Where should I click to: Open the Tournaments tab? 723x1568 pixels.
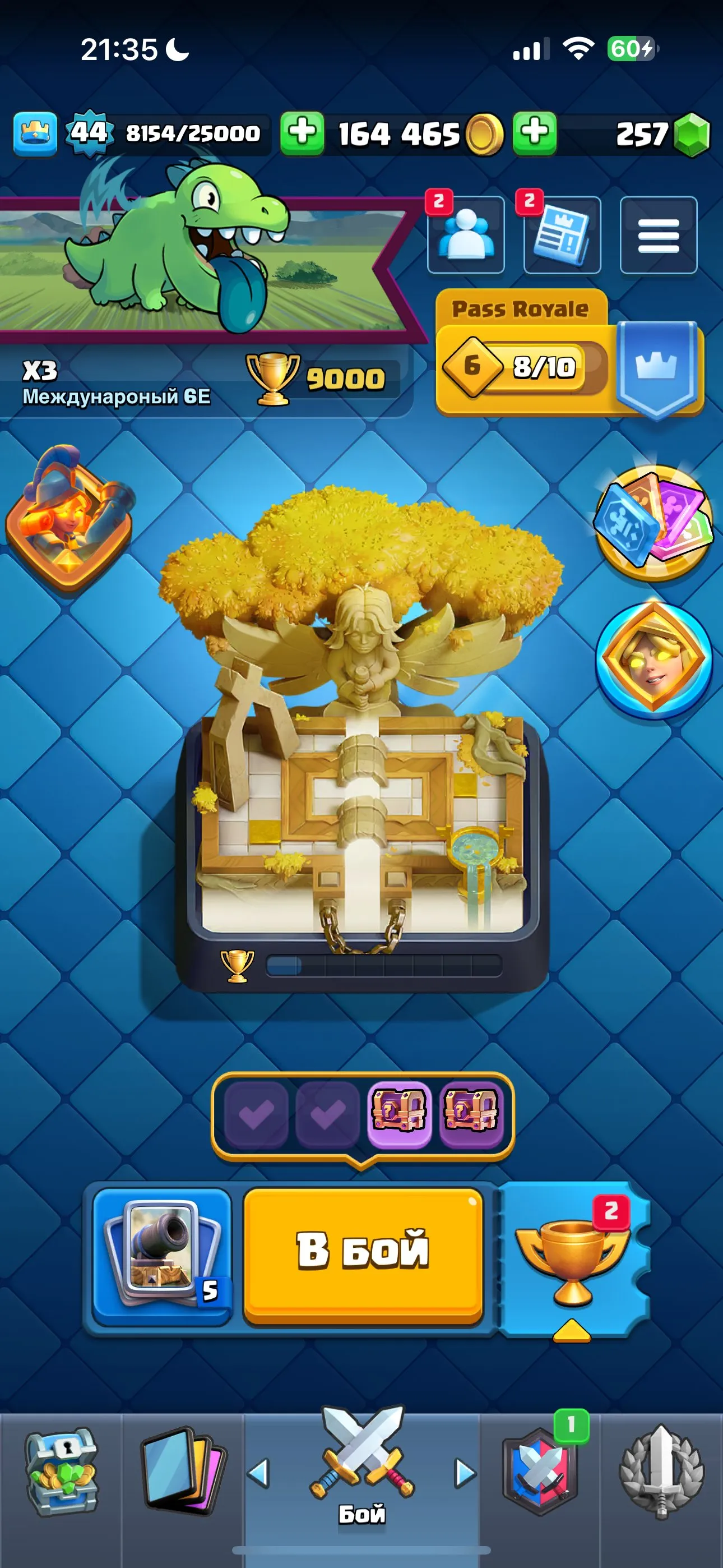tap(660, 1468)
